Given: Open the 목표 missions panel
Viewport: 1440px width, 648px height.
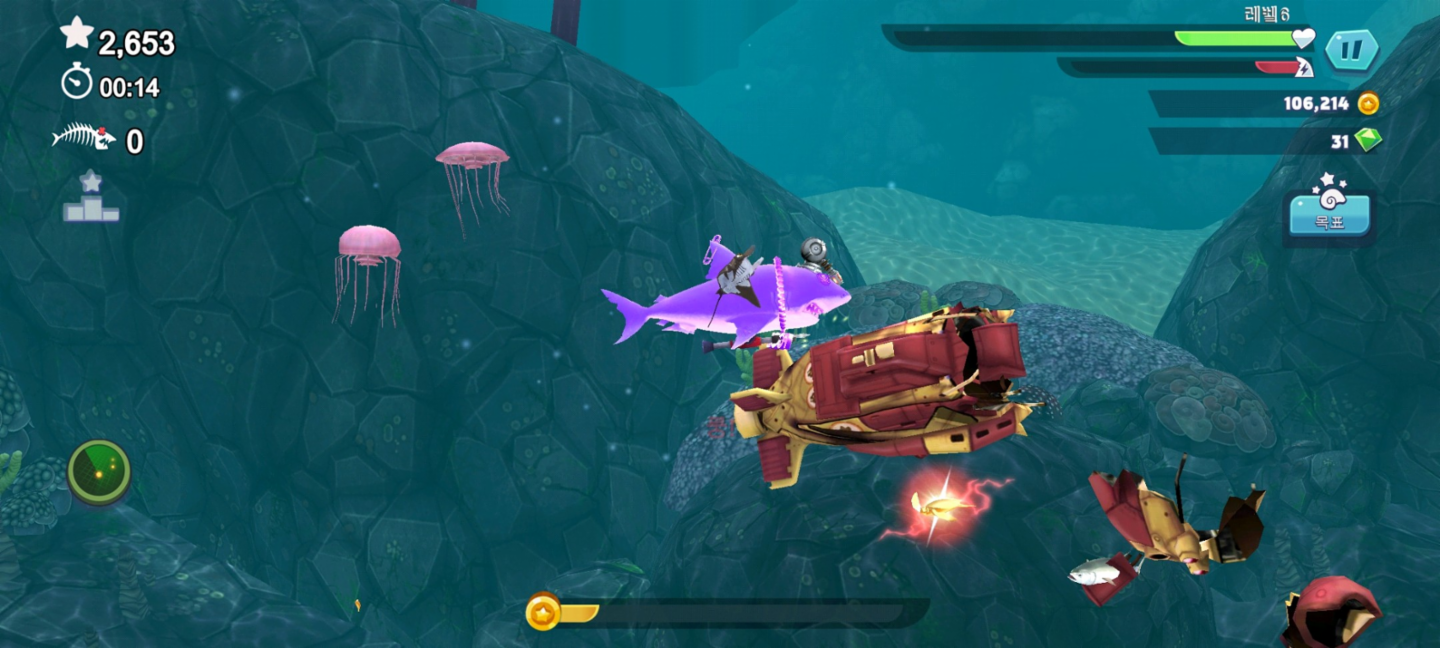Looking at the screenshot, I should [x=1328, y=214].
